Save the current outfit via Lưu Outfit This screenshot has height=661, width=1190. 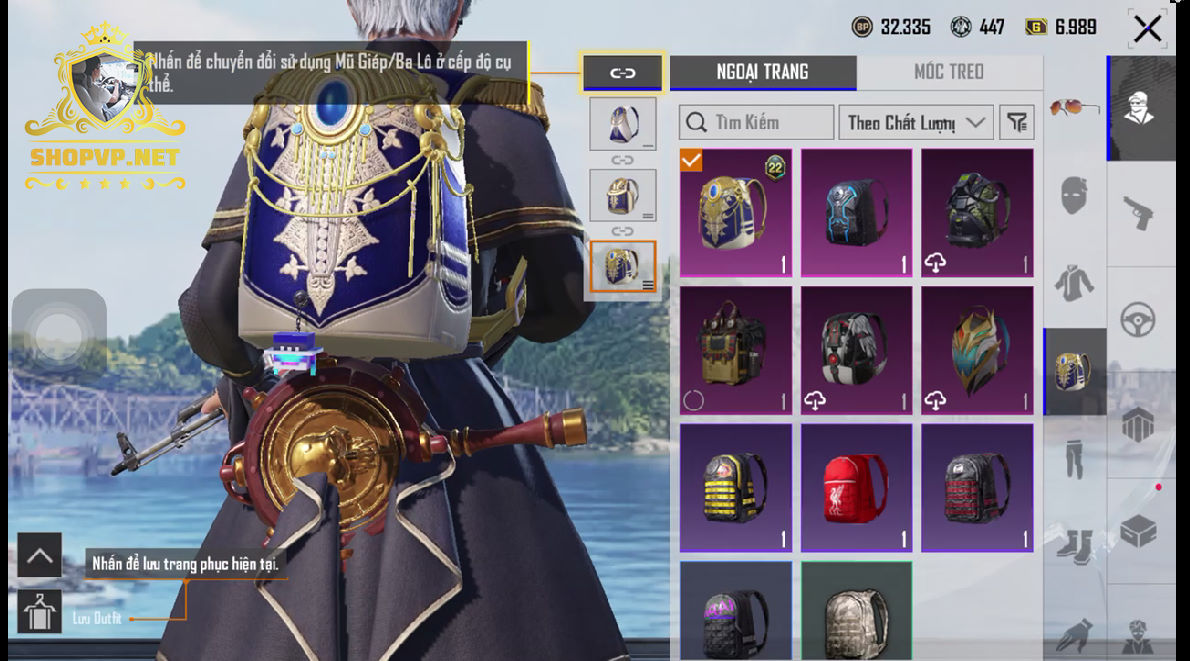click(40, 612)
